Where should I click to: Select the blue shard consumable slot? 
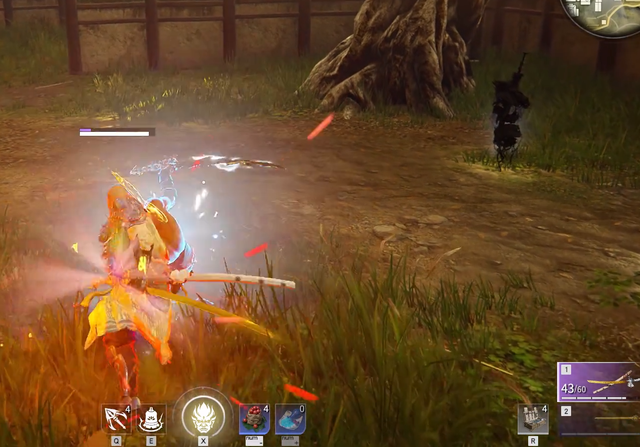(290, 418)
